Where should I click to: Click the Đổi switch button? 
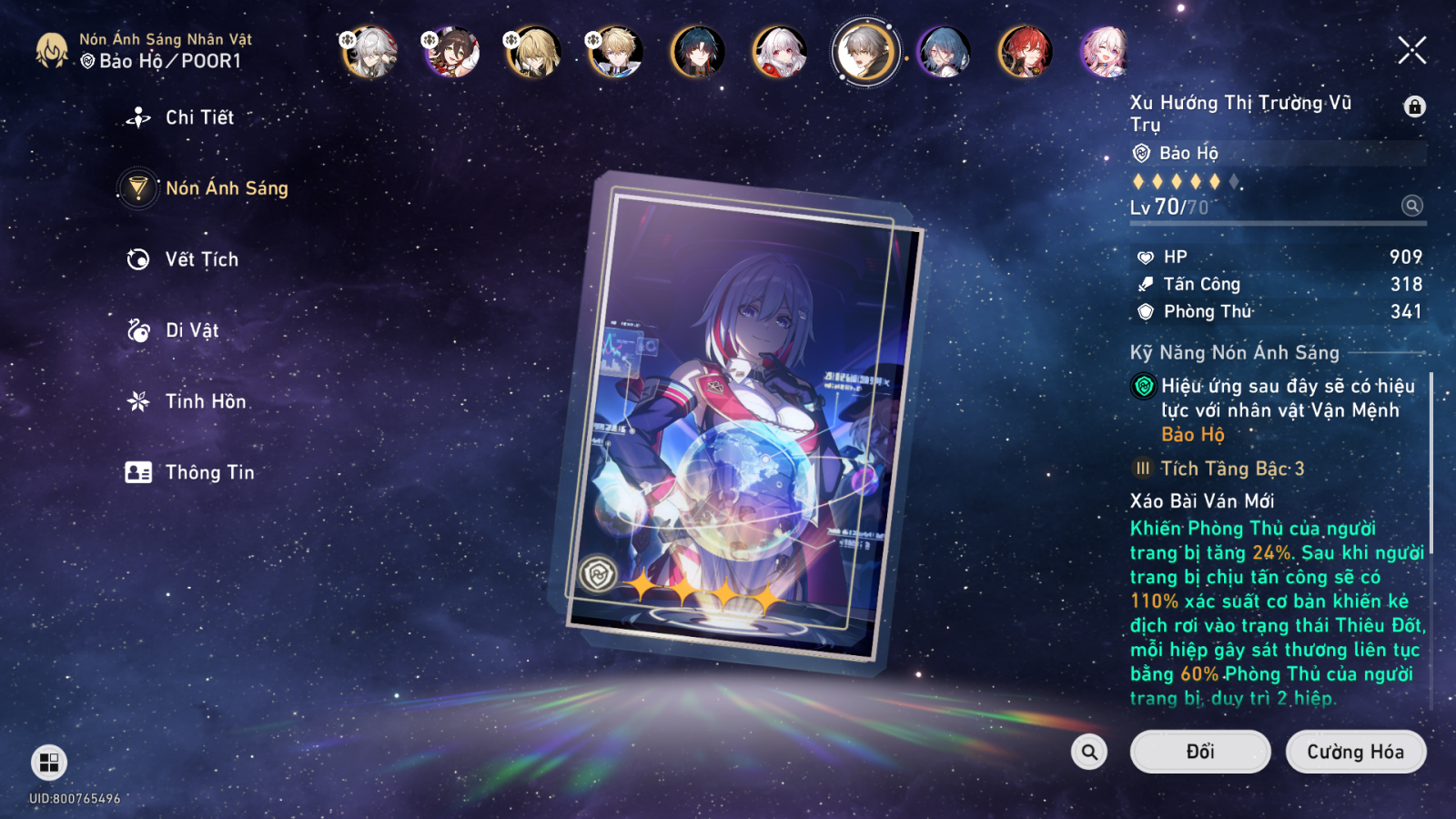pos(1199,752)
